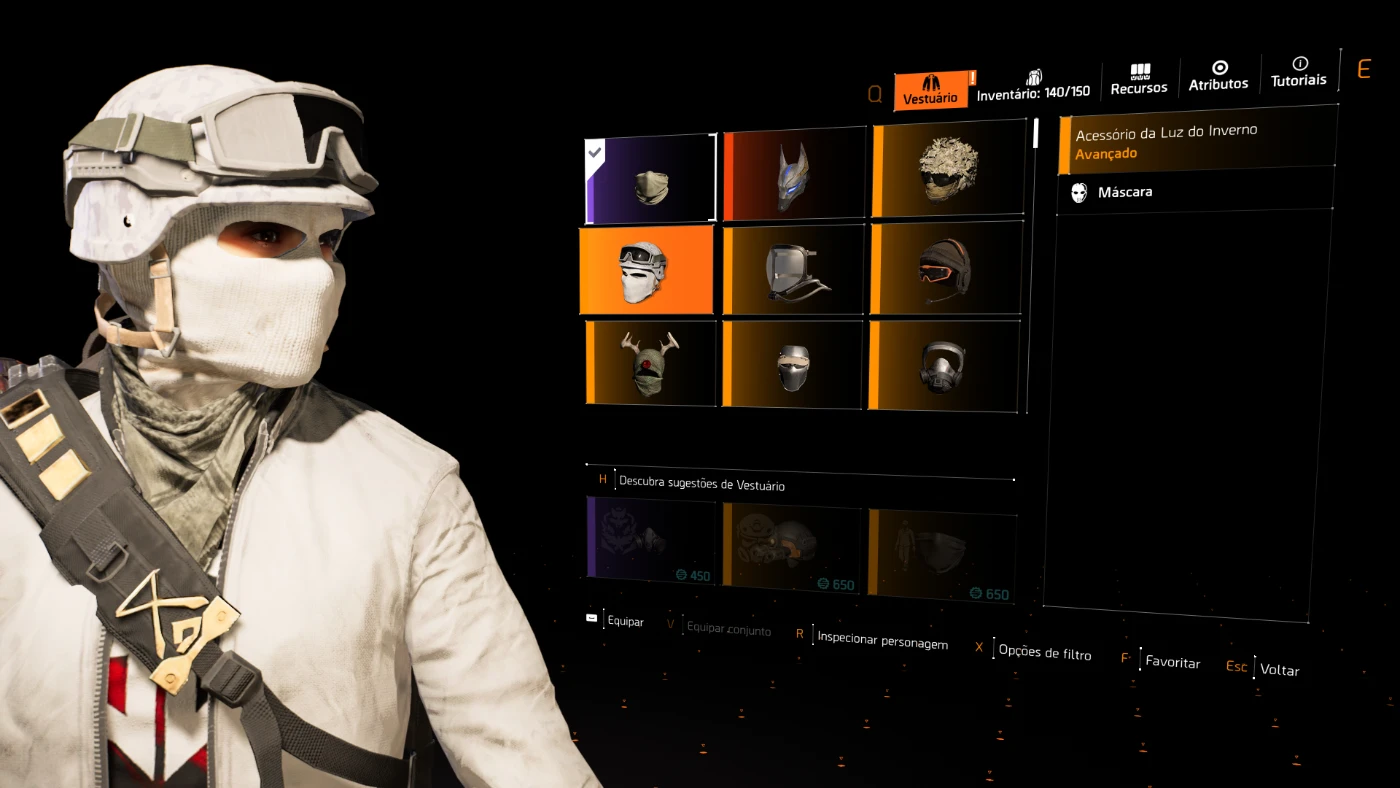The height and width of the screenshot is (788, 1400).
Task: Select the equipped beige cloth face mask
Action: 651,179
